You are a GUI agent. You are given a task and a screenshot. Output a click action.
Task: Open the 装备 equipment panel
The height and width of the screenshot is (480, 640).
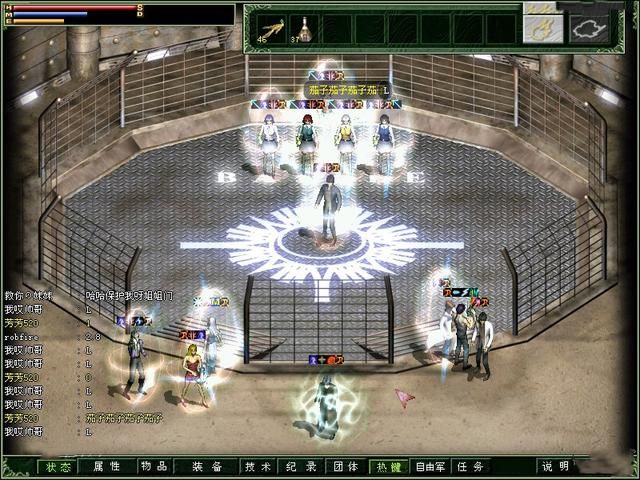pos(208,467)
